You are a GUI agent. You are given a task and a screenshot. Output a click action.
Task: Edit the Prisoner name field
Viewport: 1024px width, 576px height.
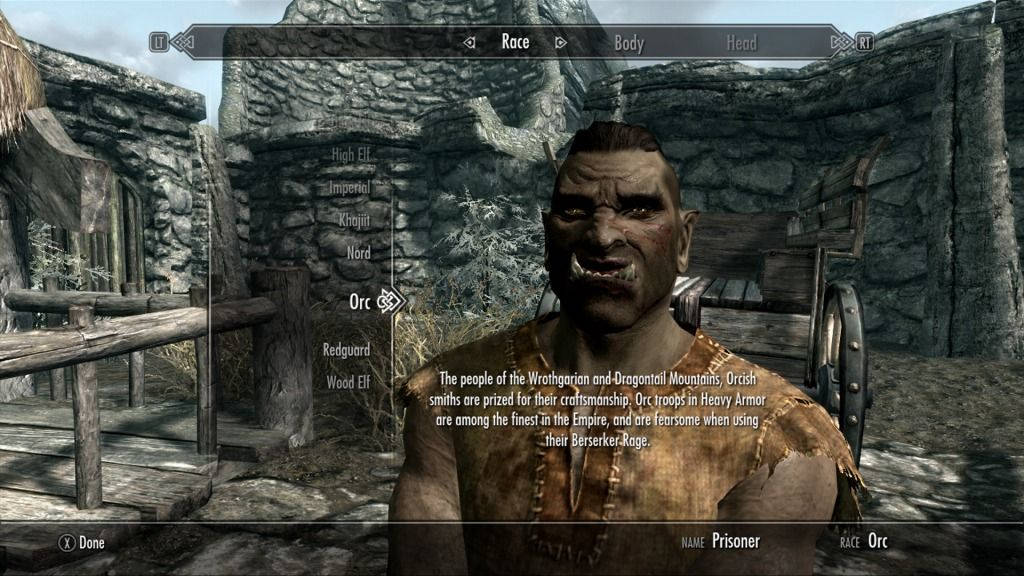[735, 542]
